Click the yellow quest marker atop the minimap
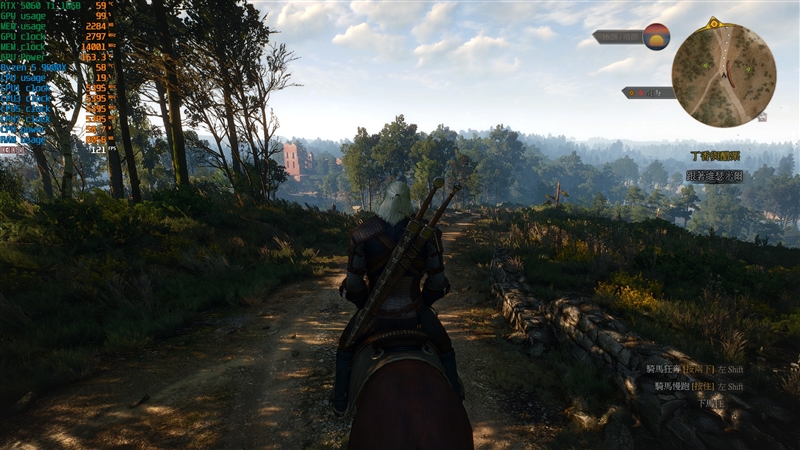Viewport: 800px width, 450px height. 714,22
